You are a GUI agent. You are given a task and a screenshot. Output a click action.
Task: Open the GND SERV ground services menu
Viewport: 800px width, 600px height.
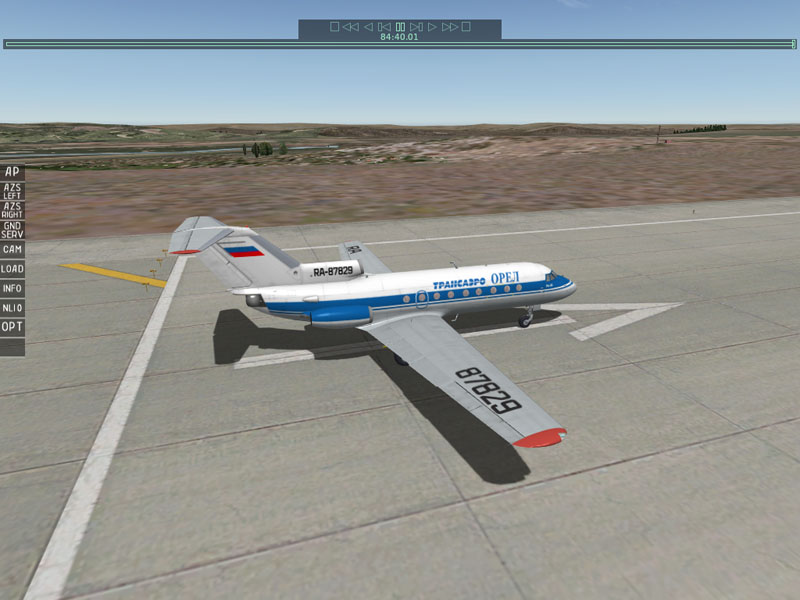coord(12,229)
